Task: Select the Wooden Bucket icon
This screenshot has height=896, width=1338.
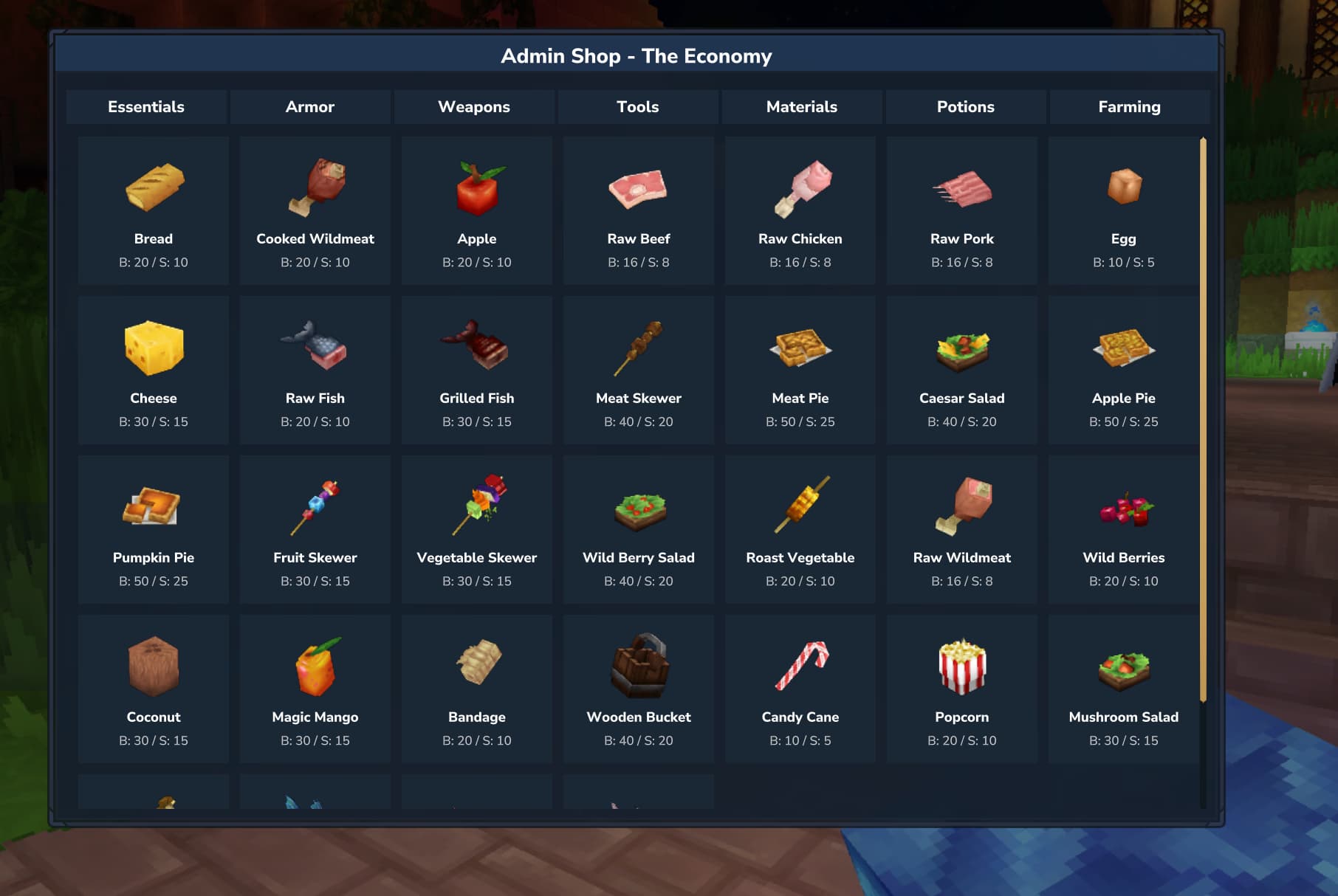Action: [638, 665]
